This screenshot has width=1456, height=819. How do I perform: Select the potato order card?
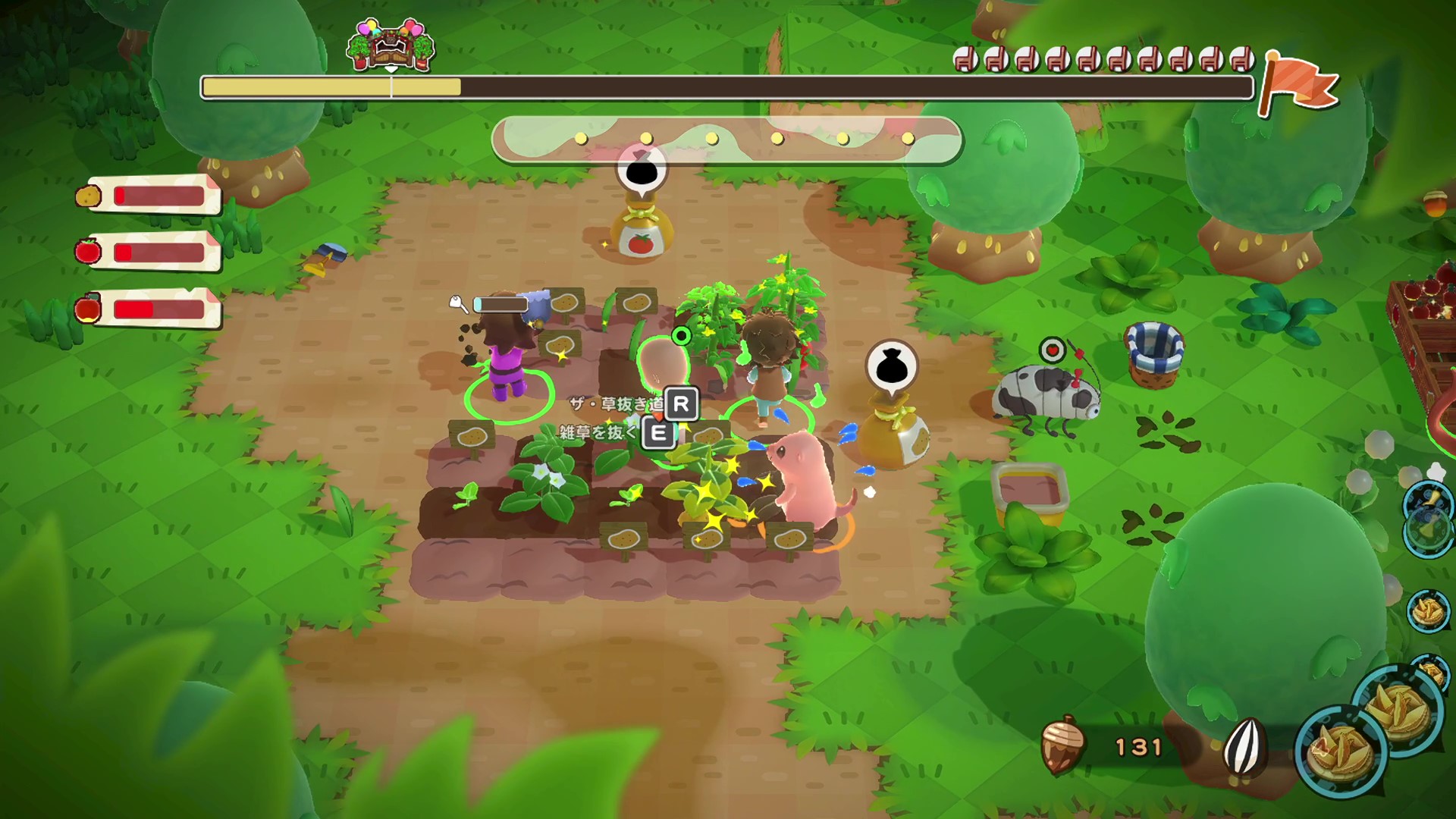[x=152, y=196]
